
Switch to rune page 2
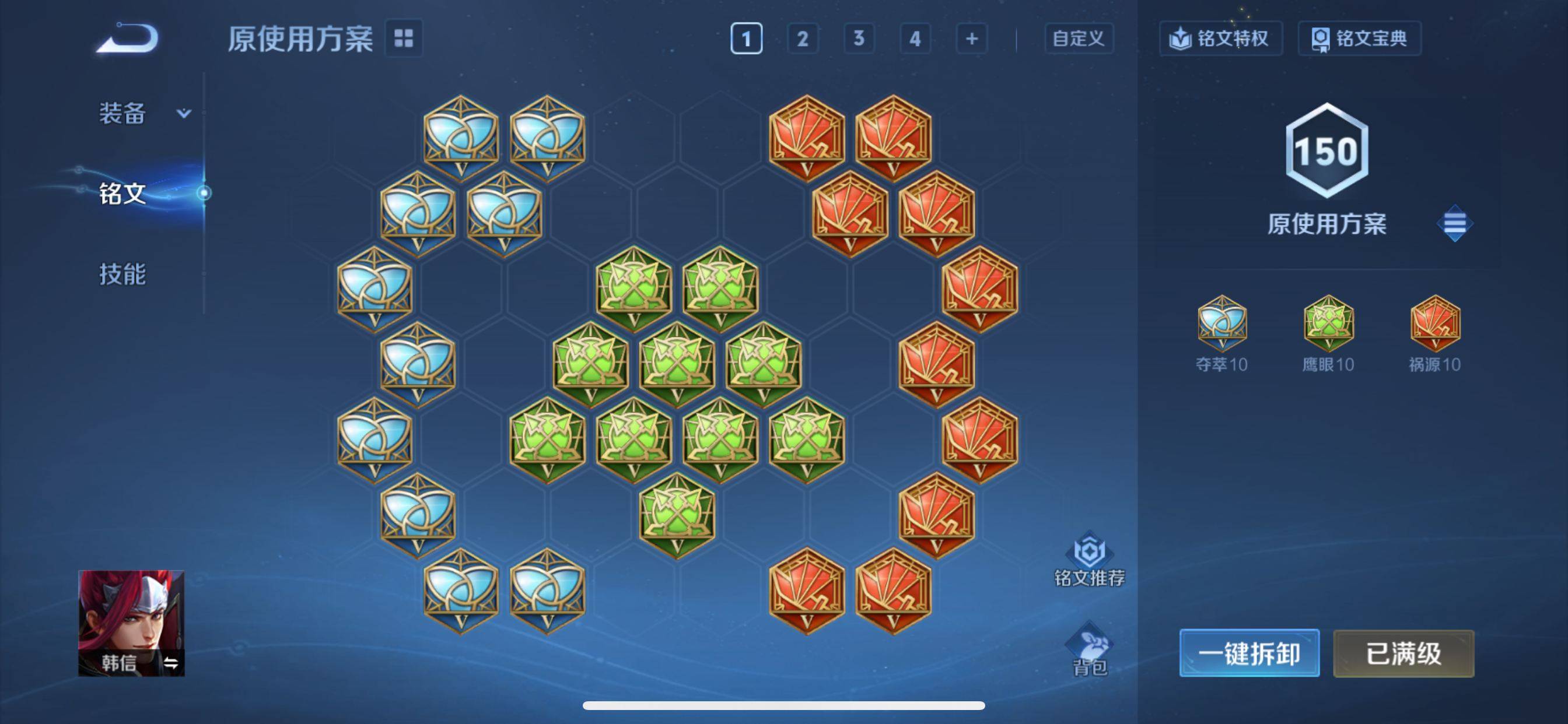click(x=802, y=39)
